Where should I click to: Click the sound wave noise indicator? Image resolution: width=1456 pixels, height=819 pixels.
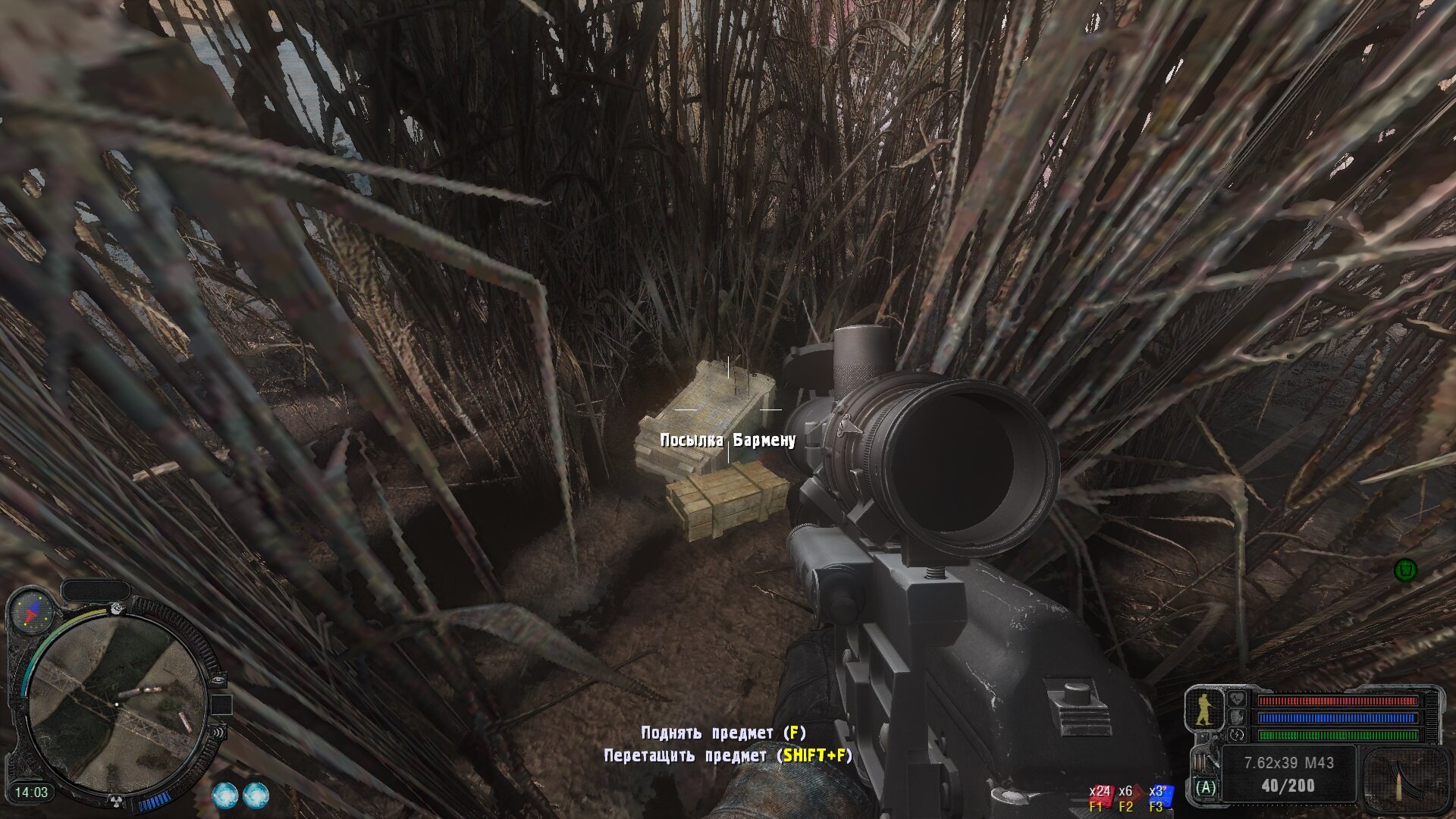[218, 733]
